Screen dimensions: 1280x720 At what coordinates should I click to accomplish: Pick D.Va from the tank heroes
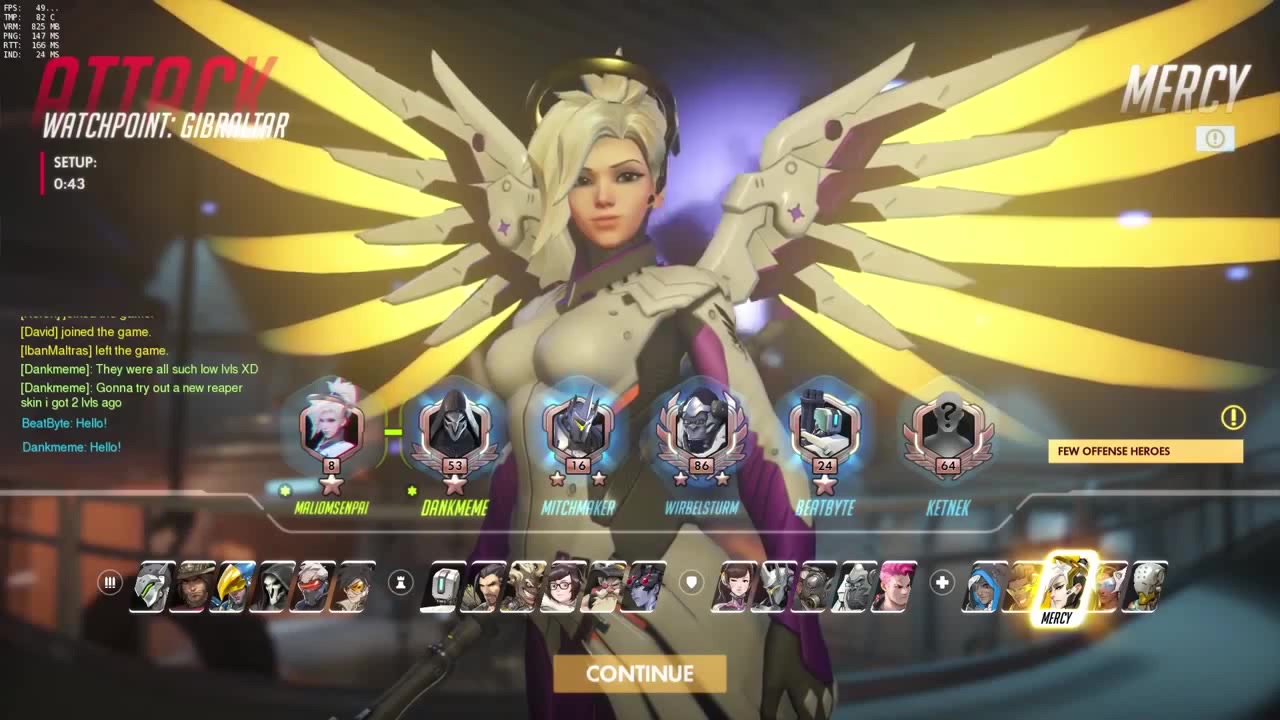pos(733,586)
